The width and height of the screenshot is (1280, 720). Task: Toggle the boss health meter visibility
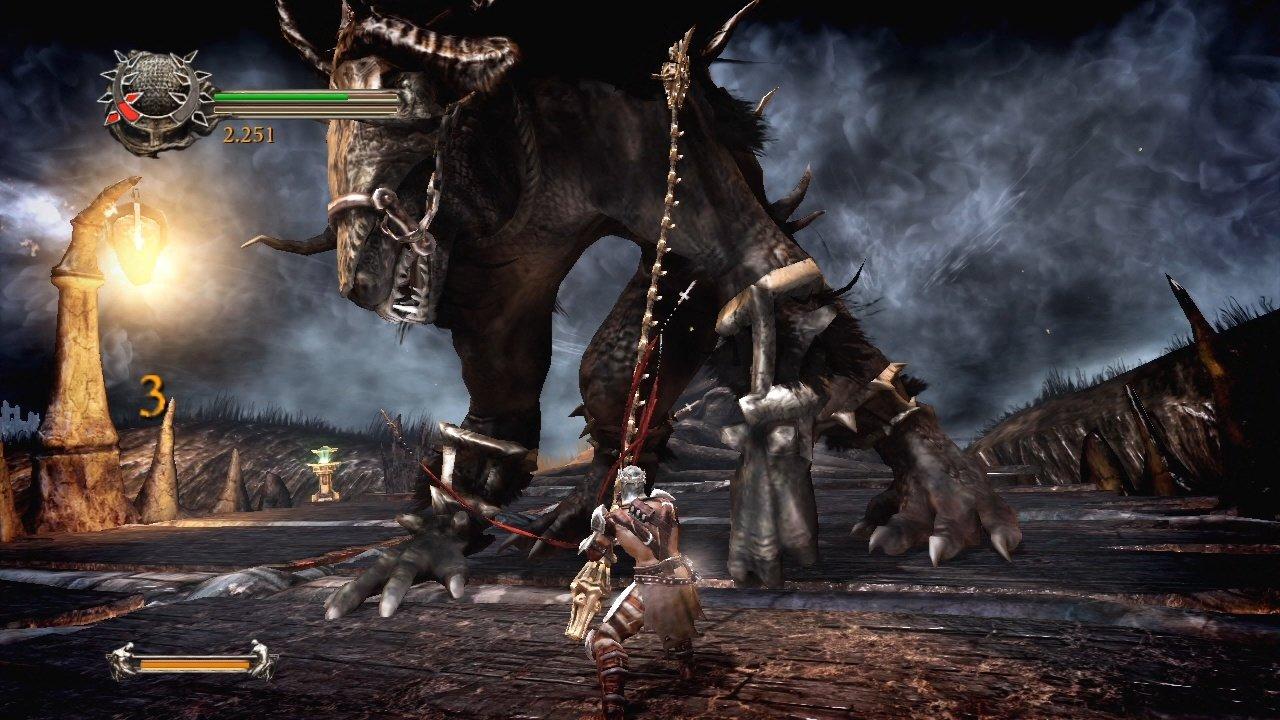[x=195, y=662]
